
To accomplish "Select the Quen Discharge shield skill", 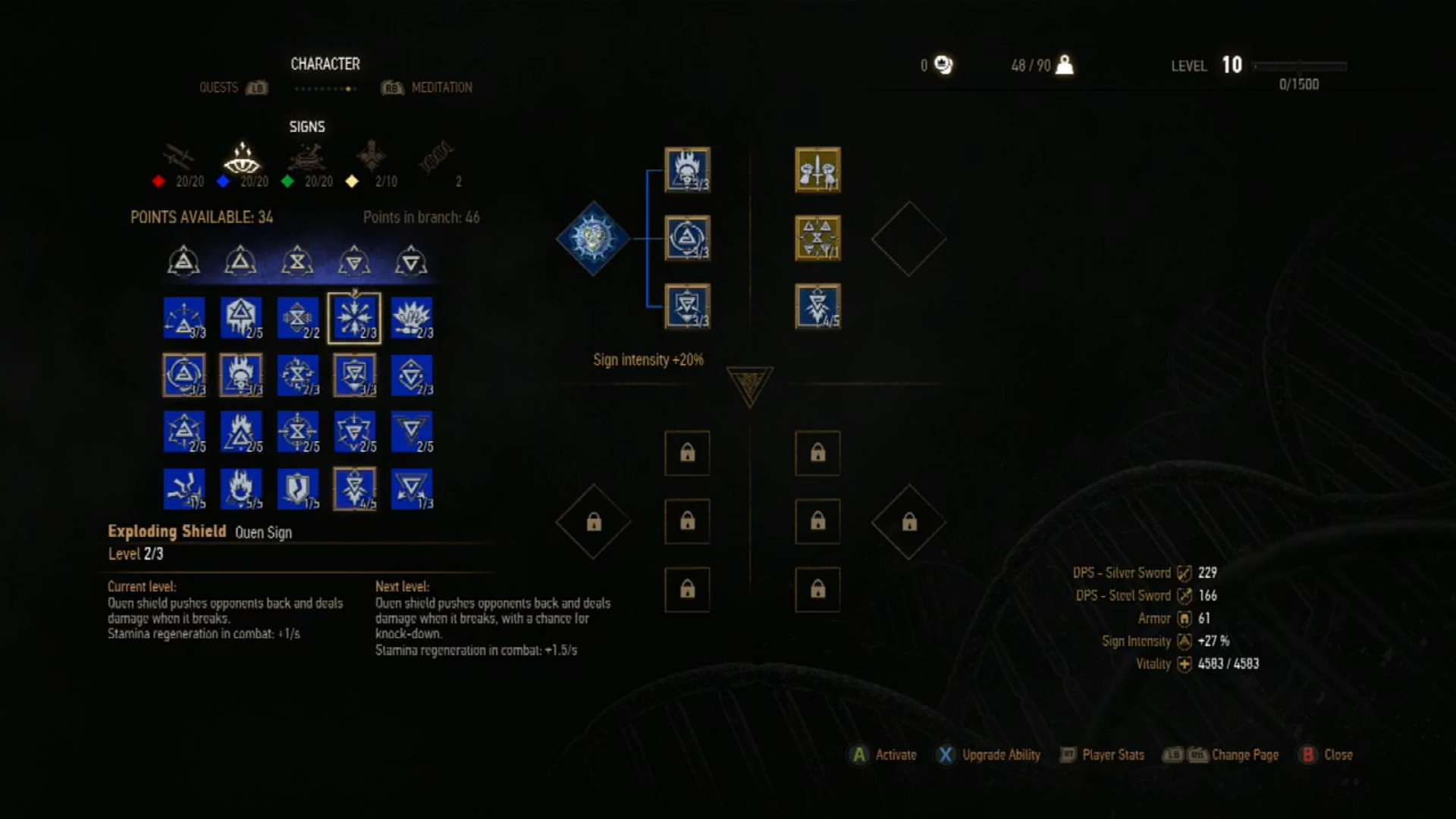I will click(x=354, y=489).
